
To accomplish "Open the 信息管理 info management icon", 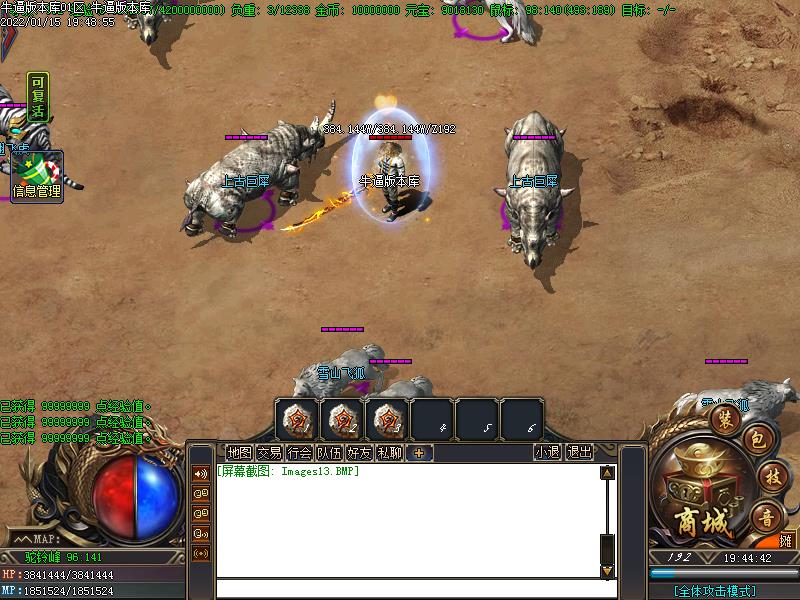I will click(x=37, y=175).
